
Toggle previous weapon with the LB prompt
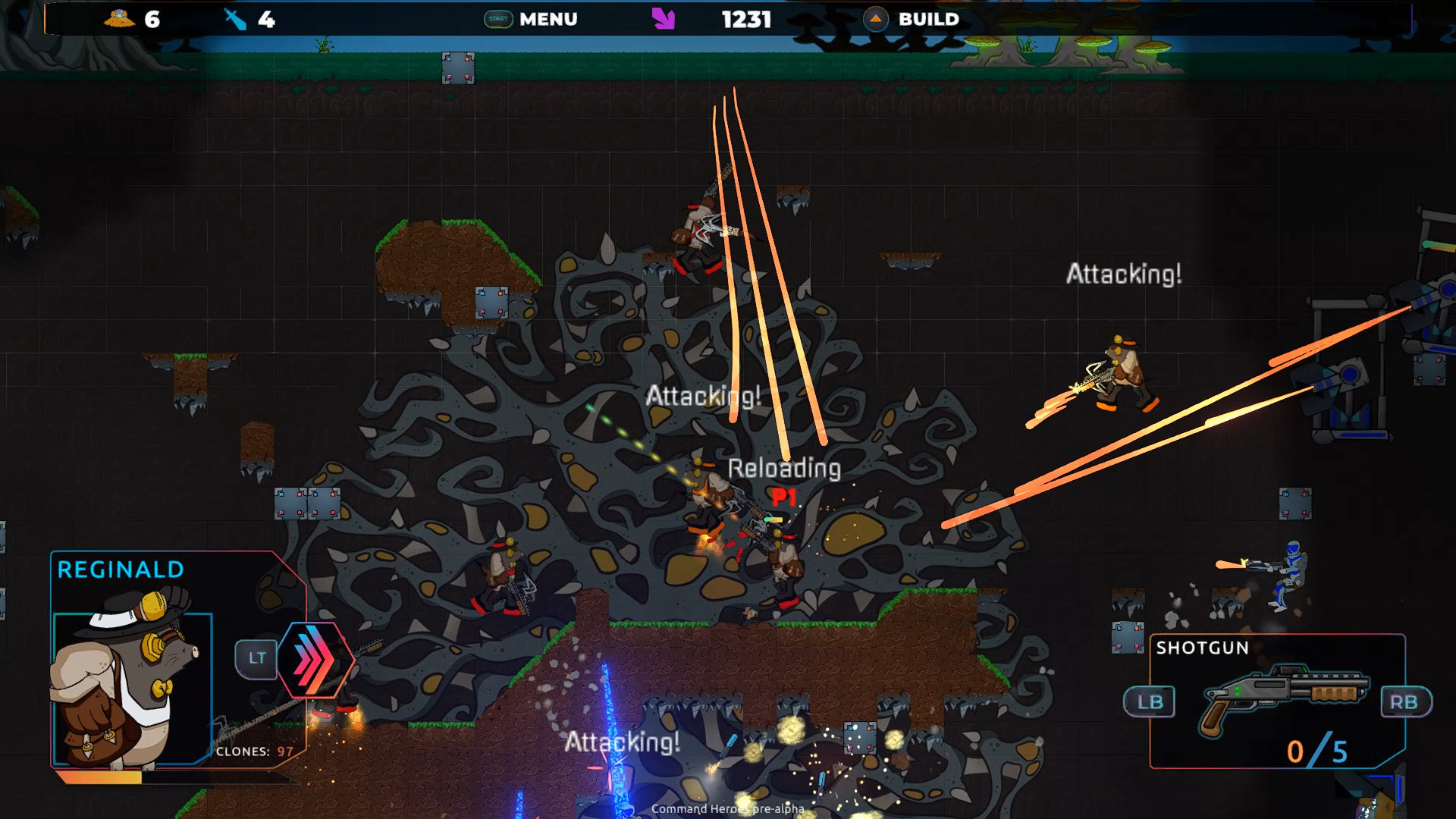(1150, 701)
